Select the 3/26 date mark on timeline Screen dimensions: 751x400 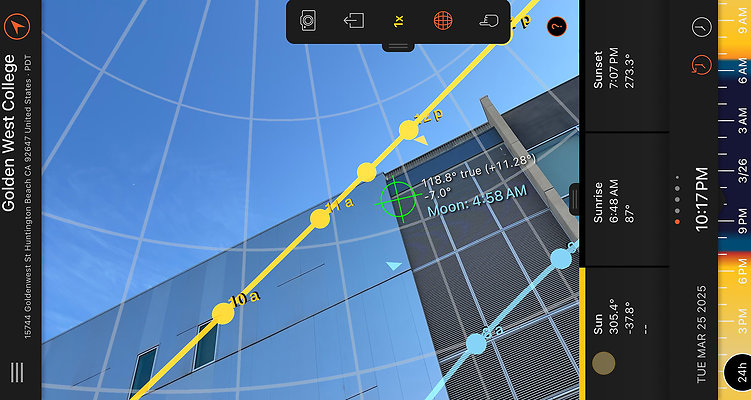(x=741, y=167)
